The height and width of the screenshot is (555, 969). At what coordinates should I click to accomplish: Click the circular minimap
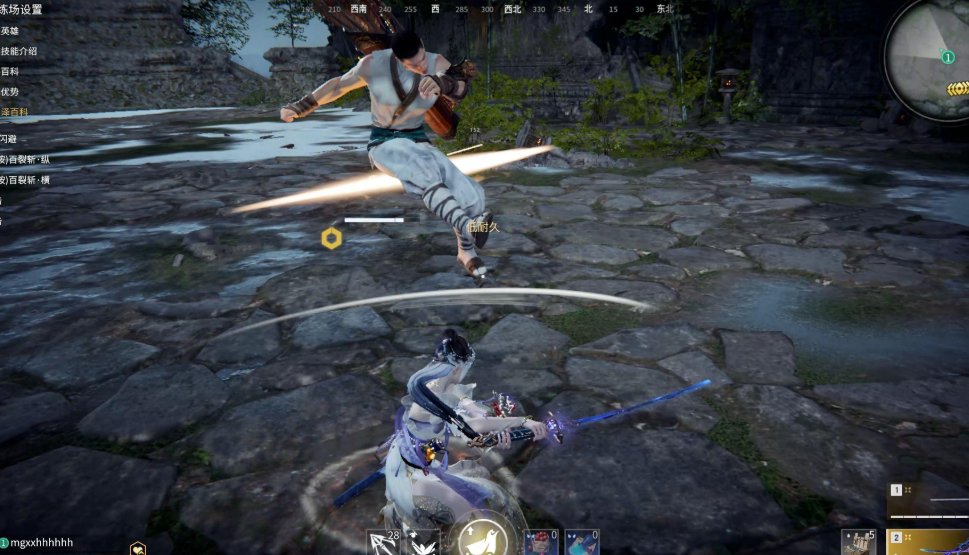928,58
